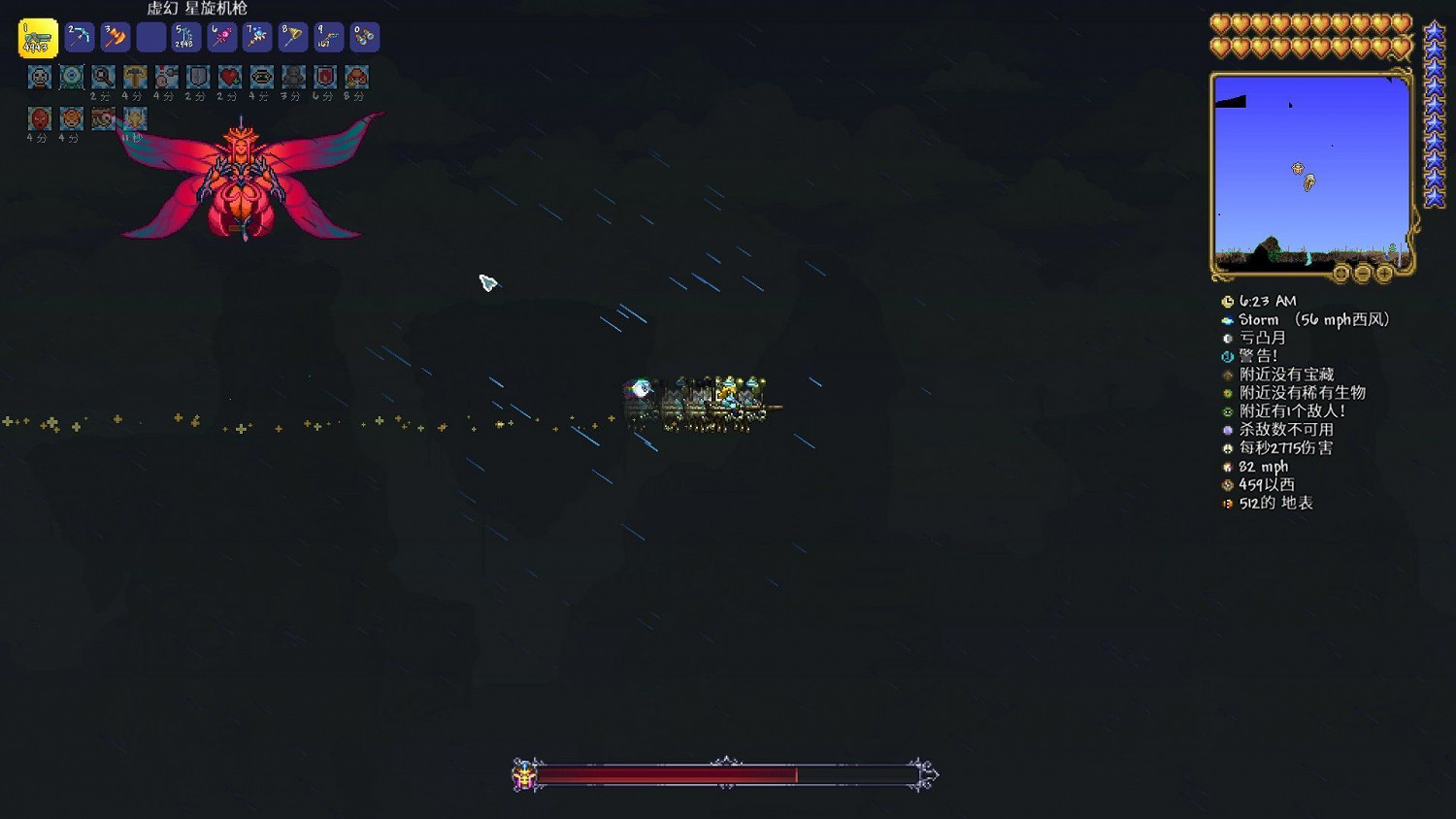The height and width of the screenshot is (819, 1456).
Task: Click the compass showing 459 west
Action: point(1230,483)
